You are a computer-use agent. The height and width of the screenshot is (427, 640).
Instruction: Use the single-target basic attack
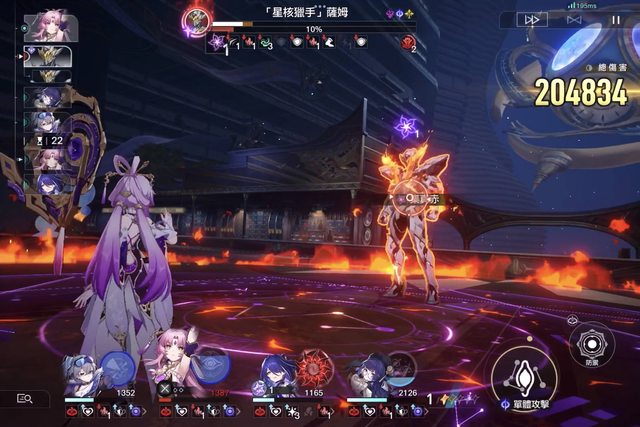tap(523, 376)
